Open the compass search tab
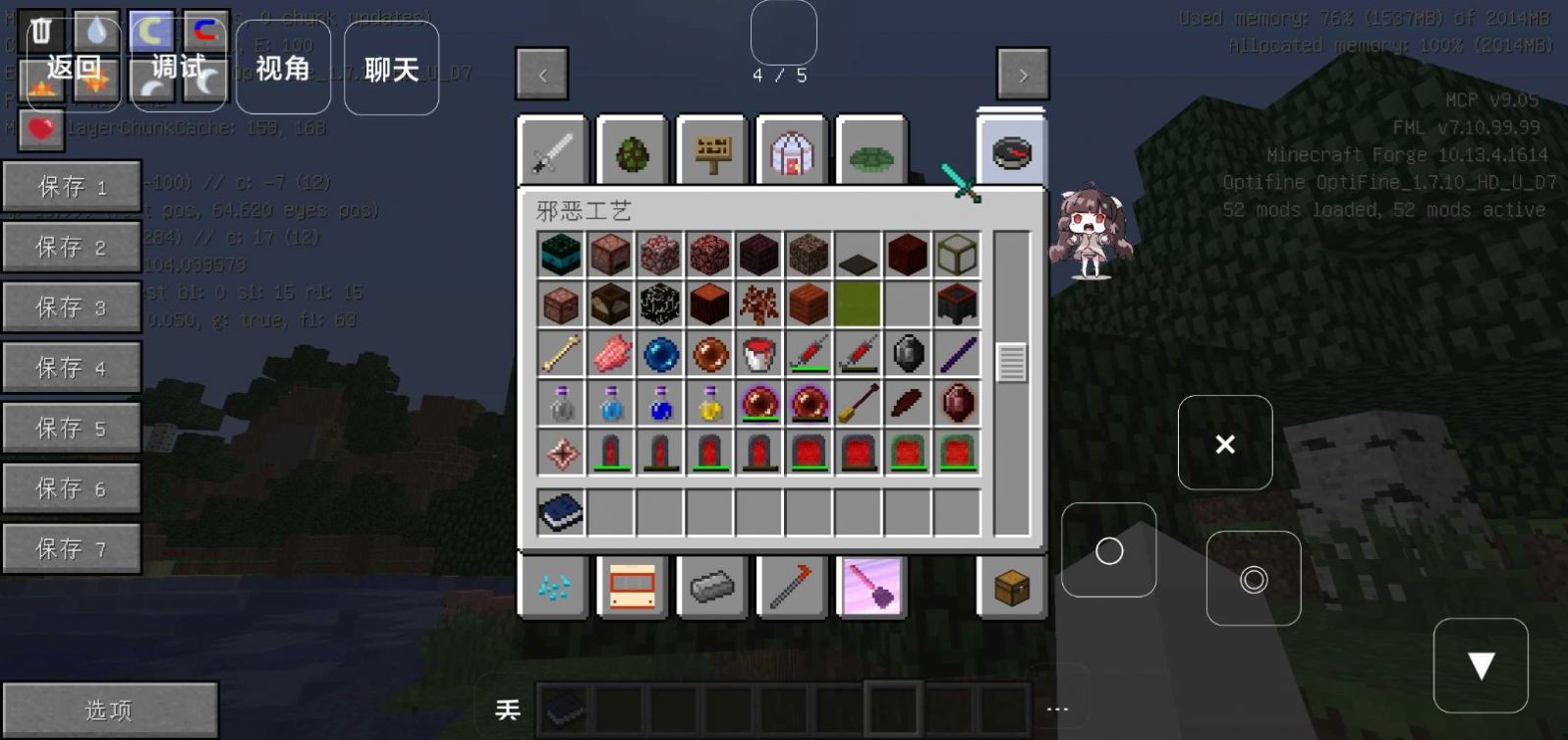Viewport: 1568px width, 740px height. (x=1012, y=153)
